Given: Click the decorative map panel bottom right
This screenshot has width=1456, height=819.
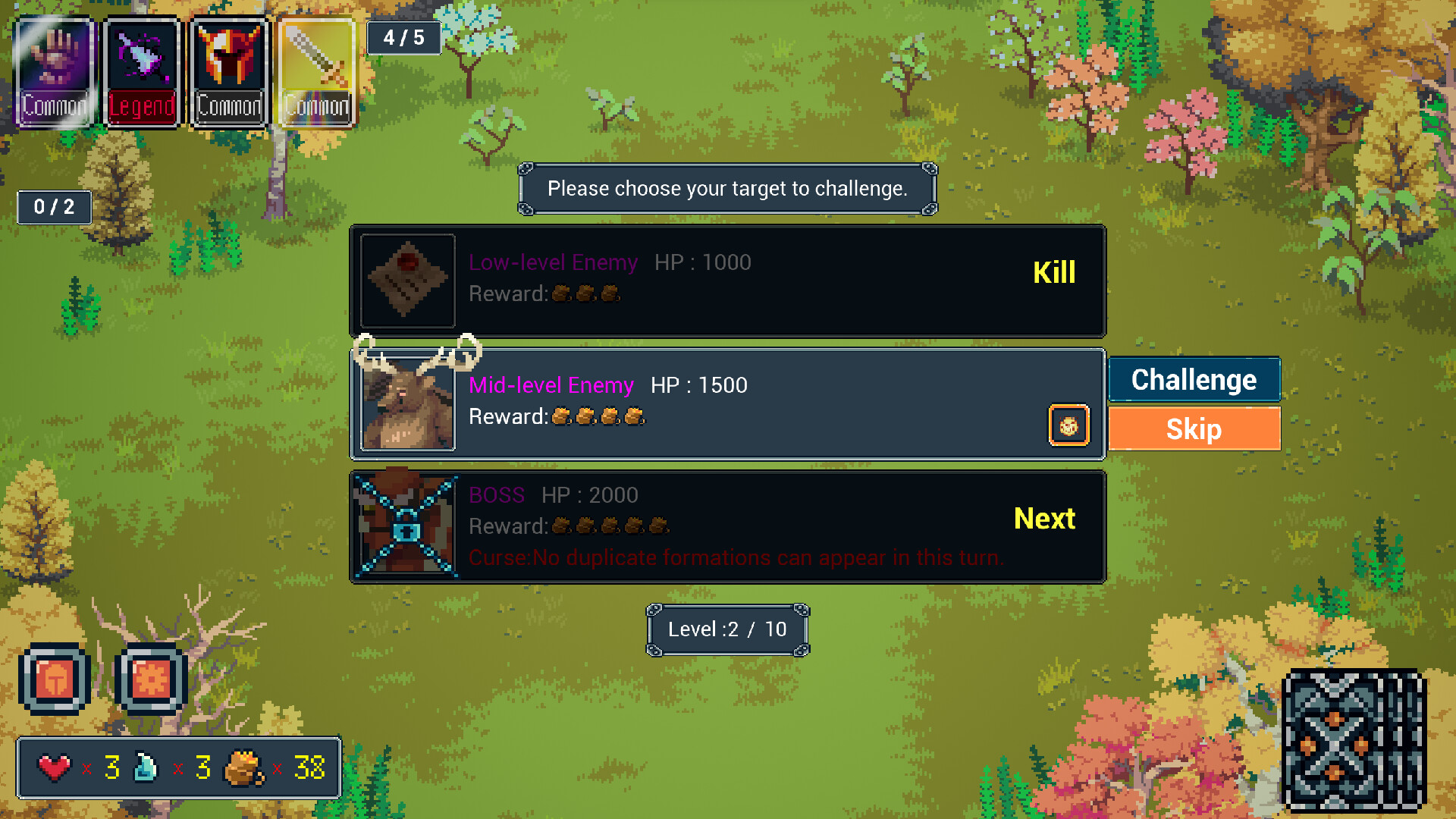Looking at the screenshot, I should [x=1354, y=739].
